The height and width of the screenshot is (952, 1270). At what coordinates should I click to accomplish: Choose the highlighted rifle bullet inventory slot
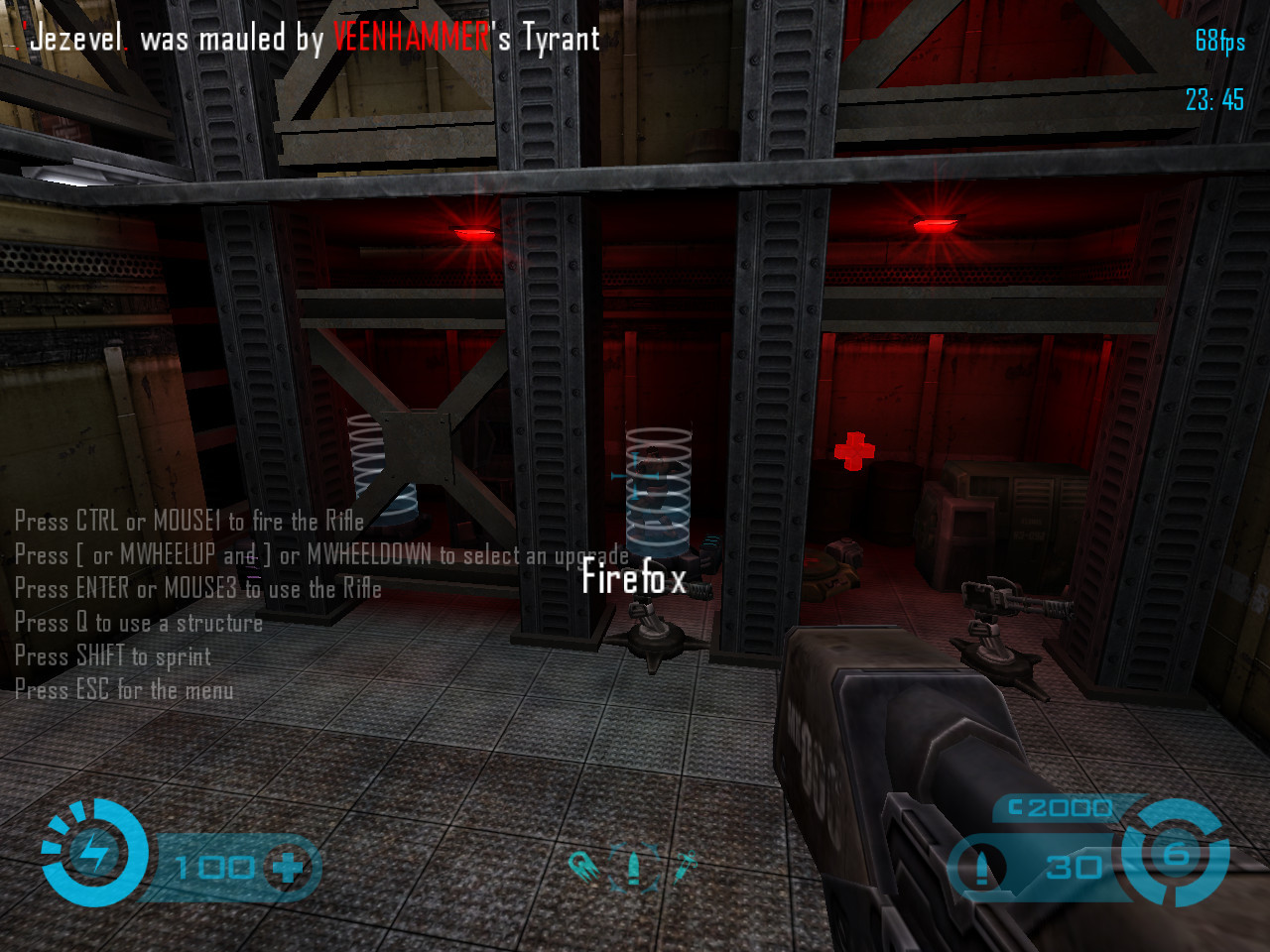(634, 867)
